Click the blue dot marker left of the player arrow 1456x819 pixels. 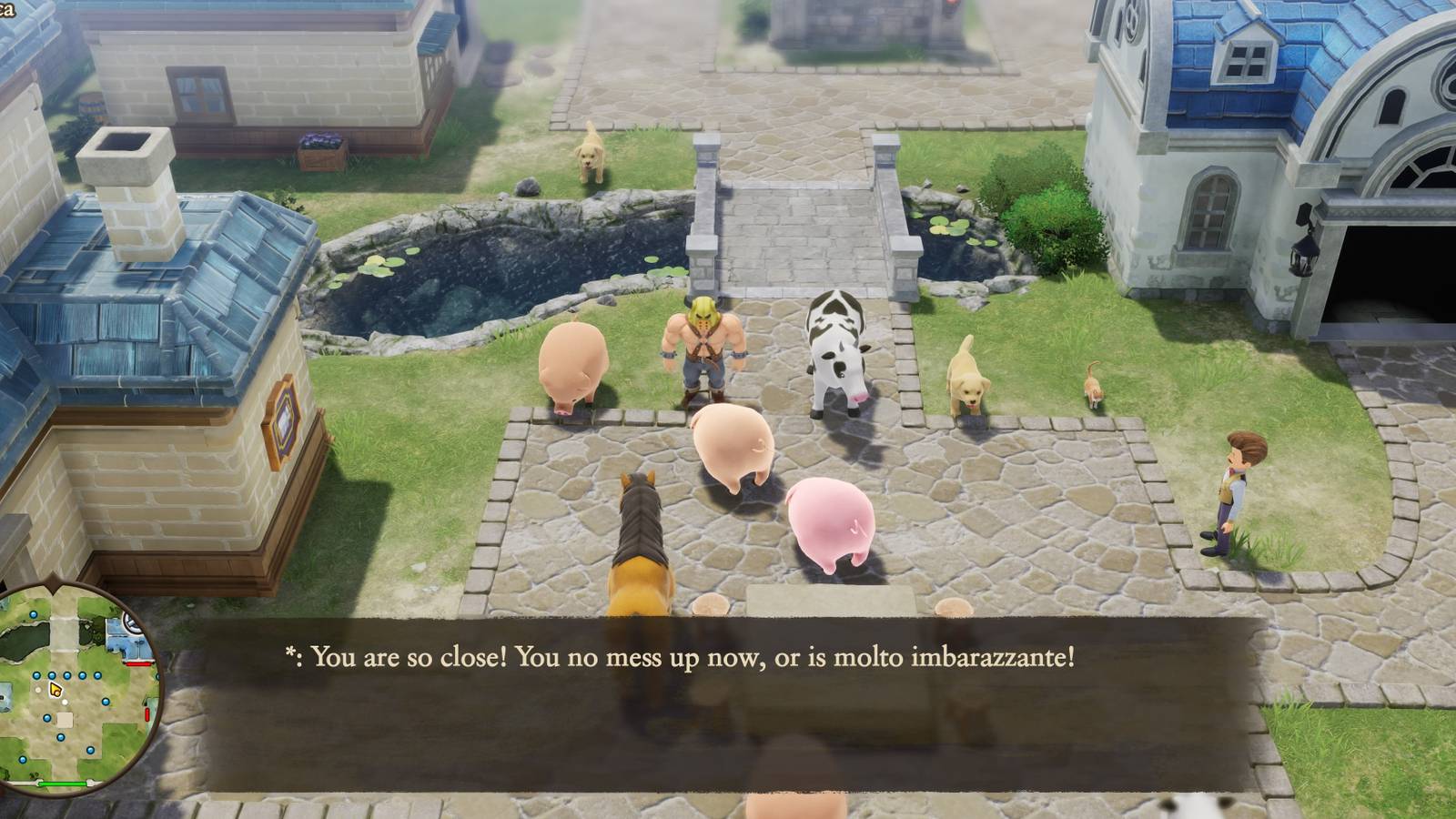[37, 675]
